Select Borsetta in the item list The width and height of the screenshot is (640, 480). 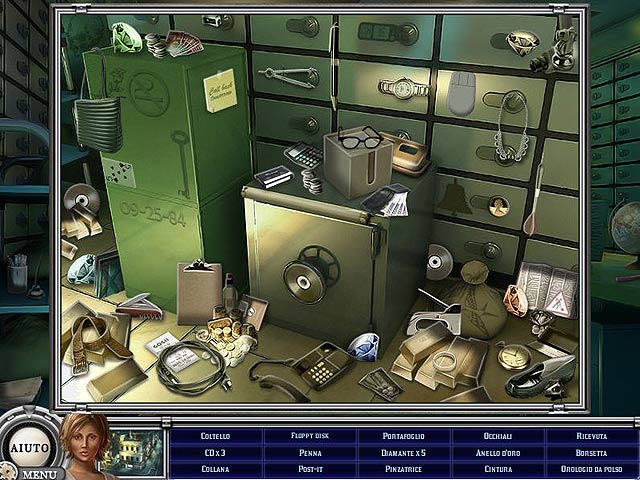(592, 452)
